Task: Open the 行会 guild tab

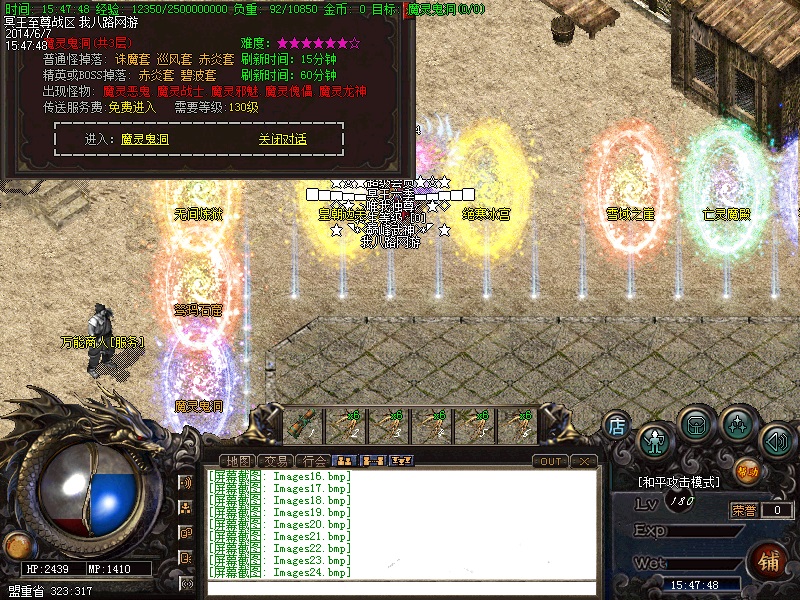Action: pos(315,461)
